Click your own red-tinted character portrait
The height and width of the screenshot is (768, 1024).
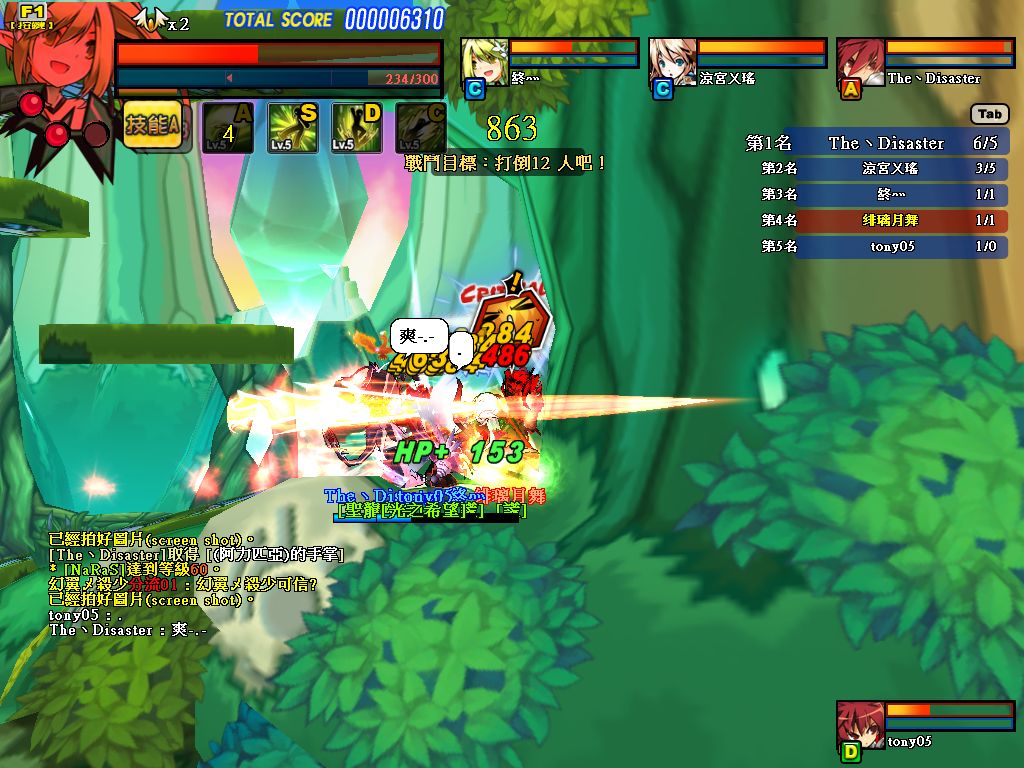(x=55, y=70)
